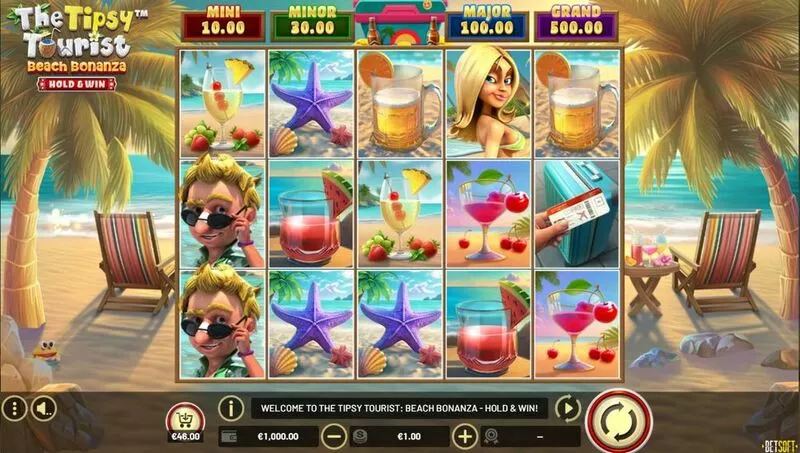Start autoplay with the small play button

point(567,408)
